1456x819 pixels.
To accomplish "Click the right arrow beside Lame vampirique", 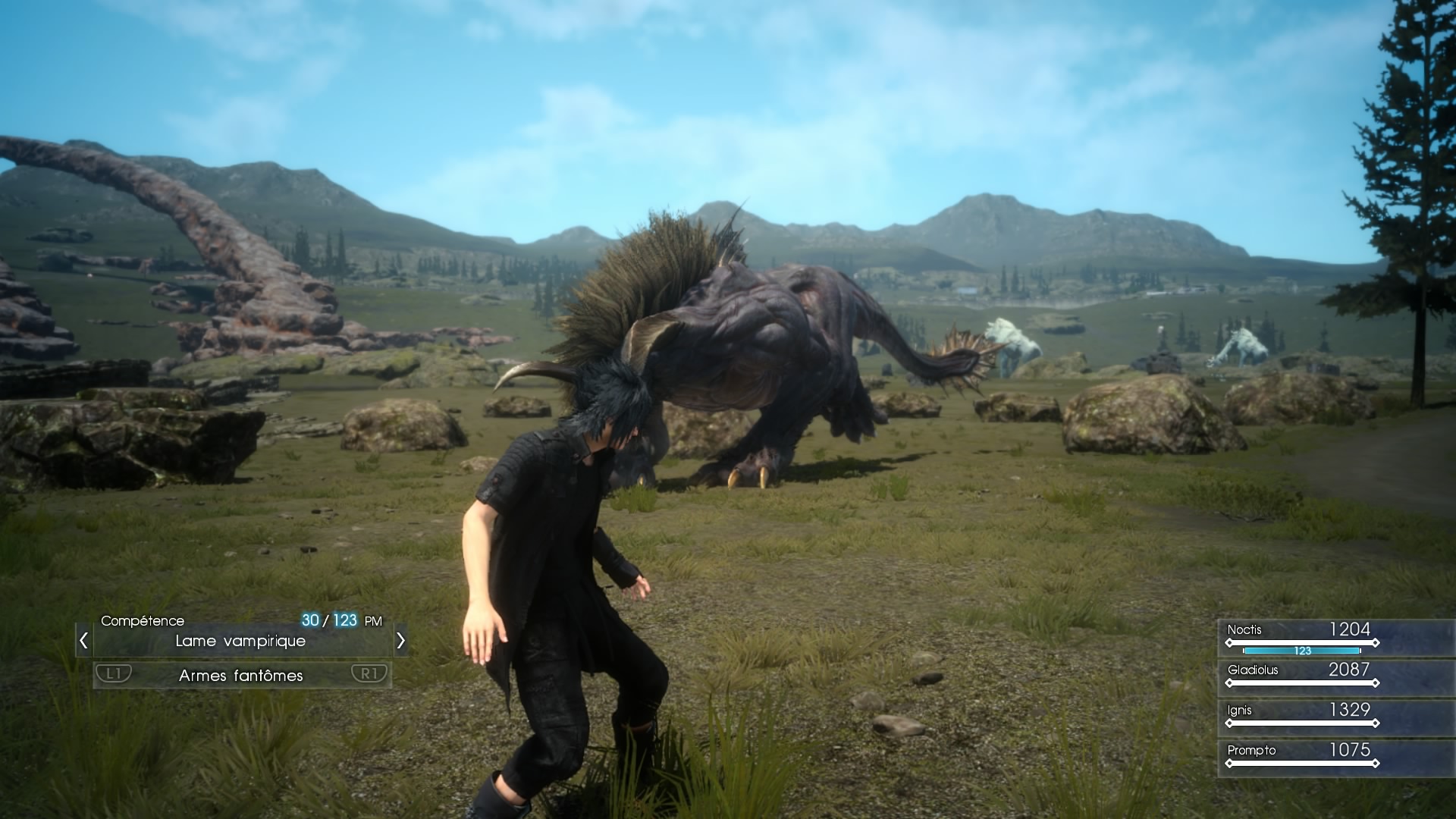I will tap(400, 642).
